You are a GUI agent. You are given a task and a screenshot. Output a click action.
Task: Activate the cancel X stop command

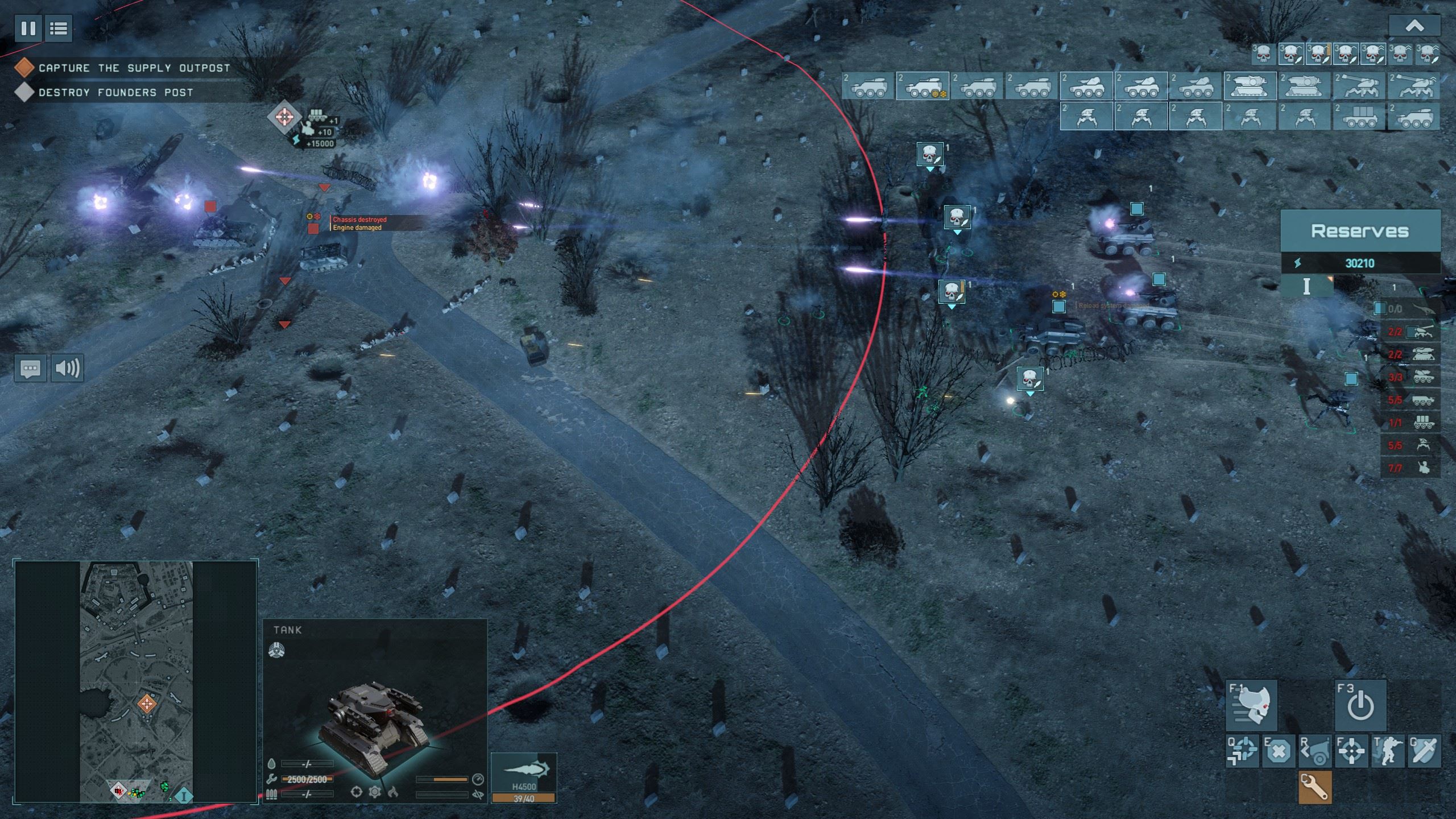(x=1279, y=752)
